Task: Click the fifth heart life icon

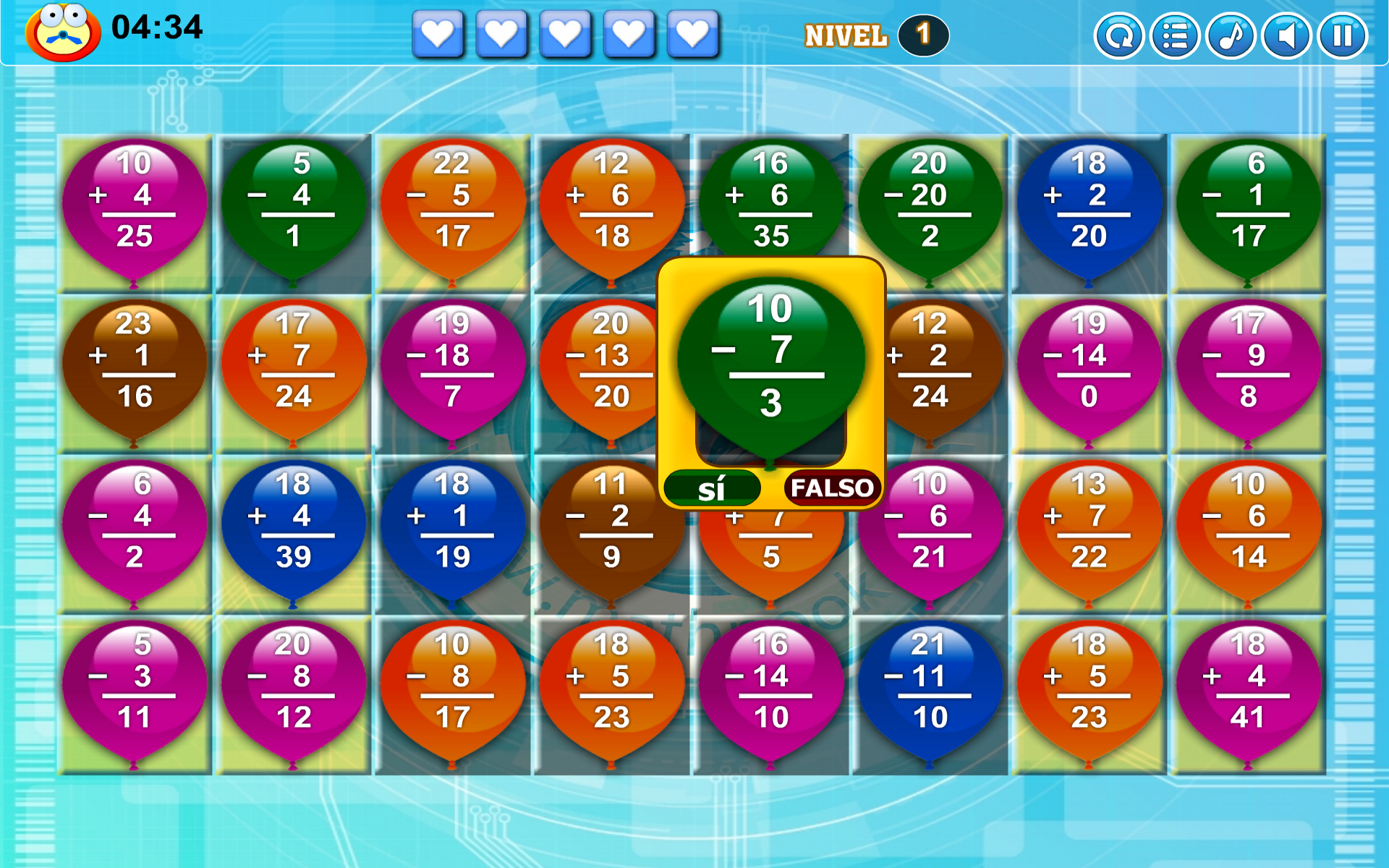Action: (x=692, y=34)
